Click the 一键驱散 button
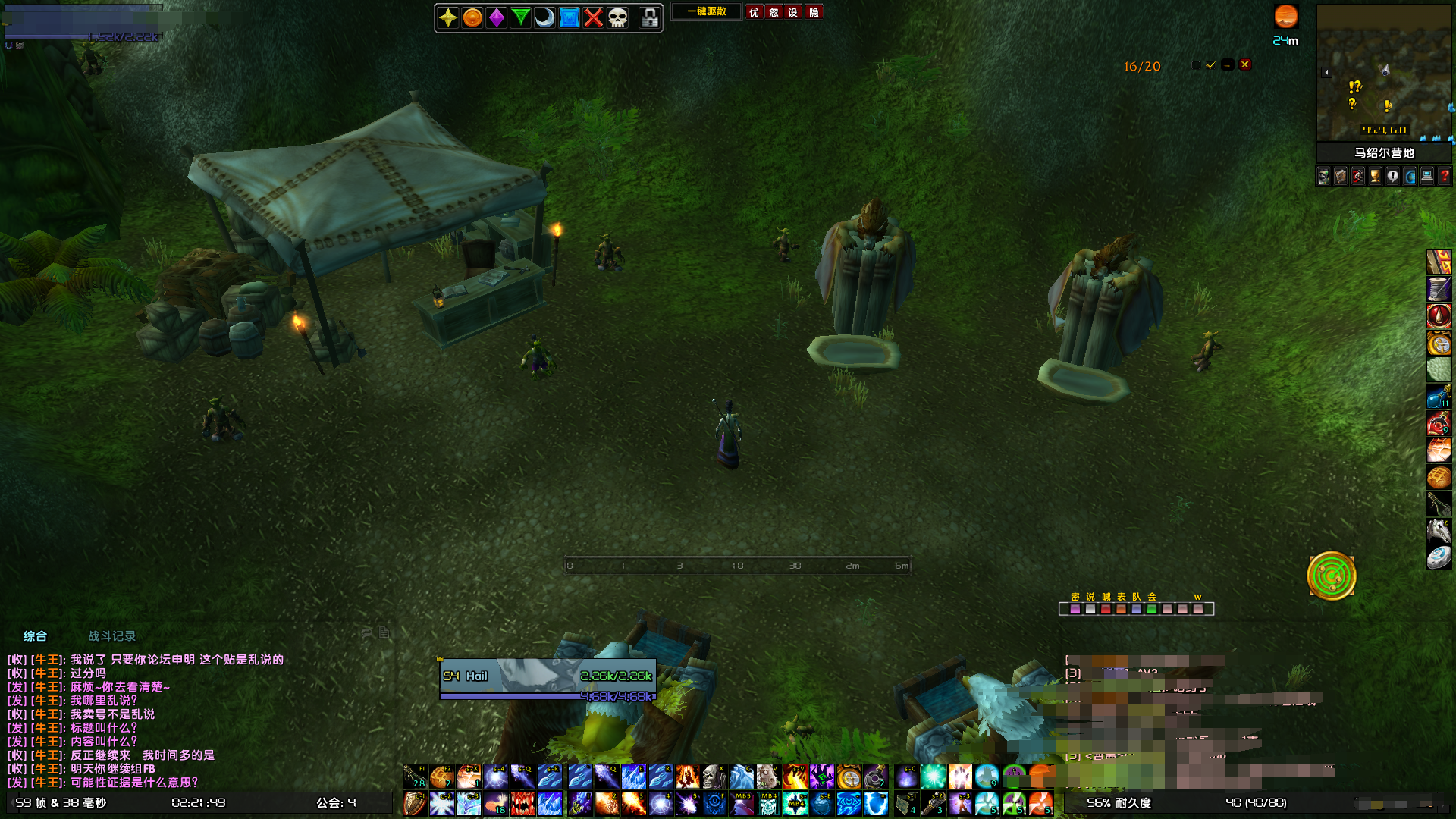 (x=706, y=12)
